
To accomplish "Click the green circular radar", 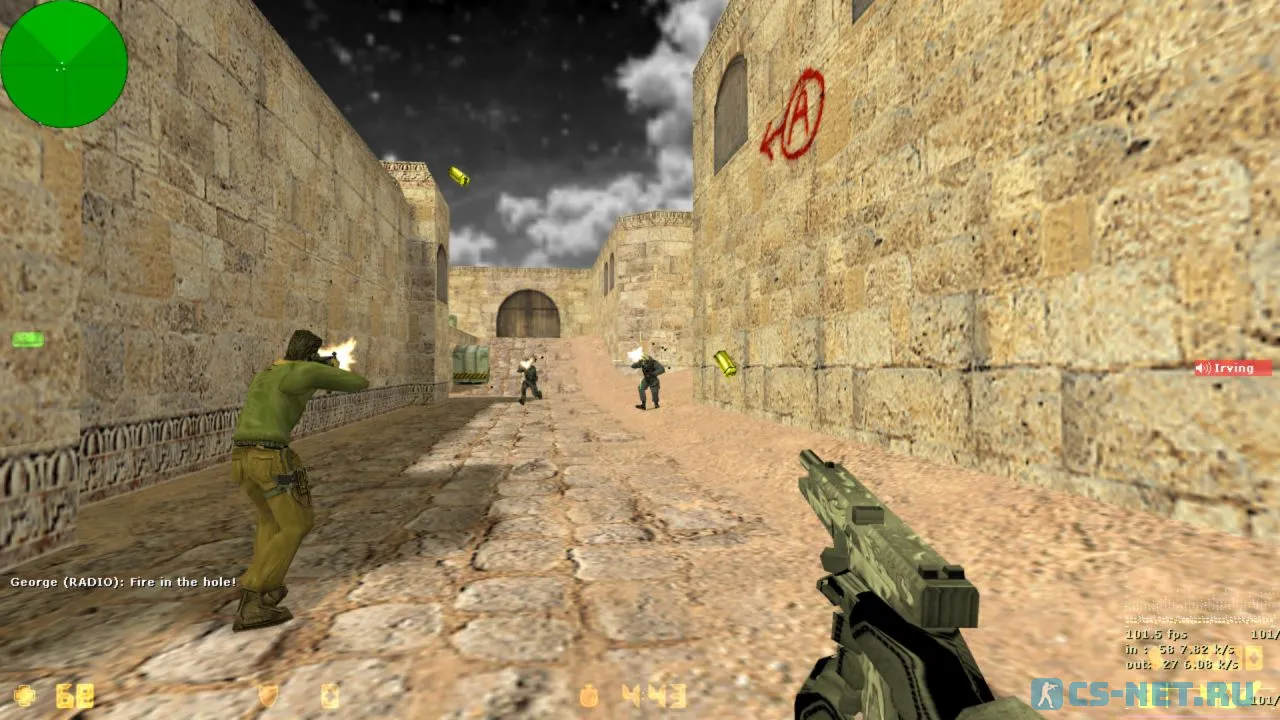I will point(64,64).
